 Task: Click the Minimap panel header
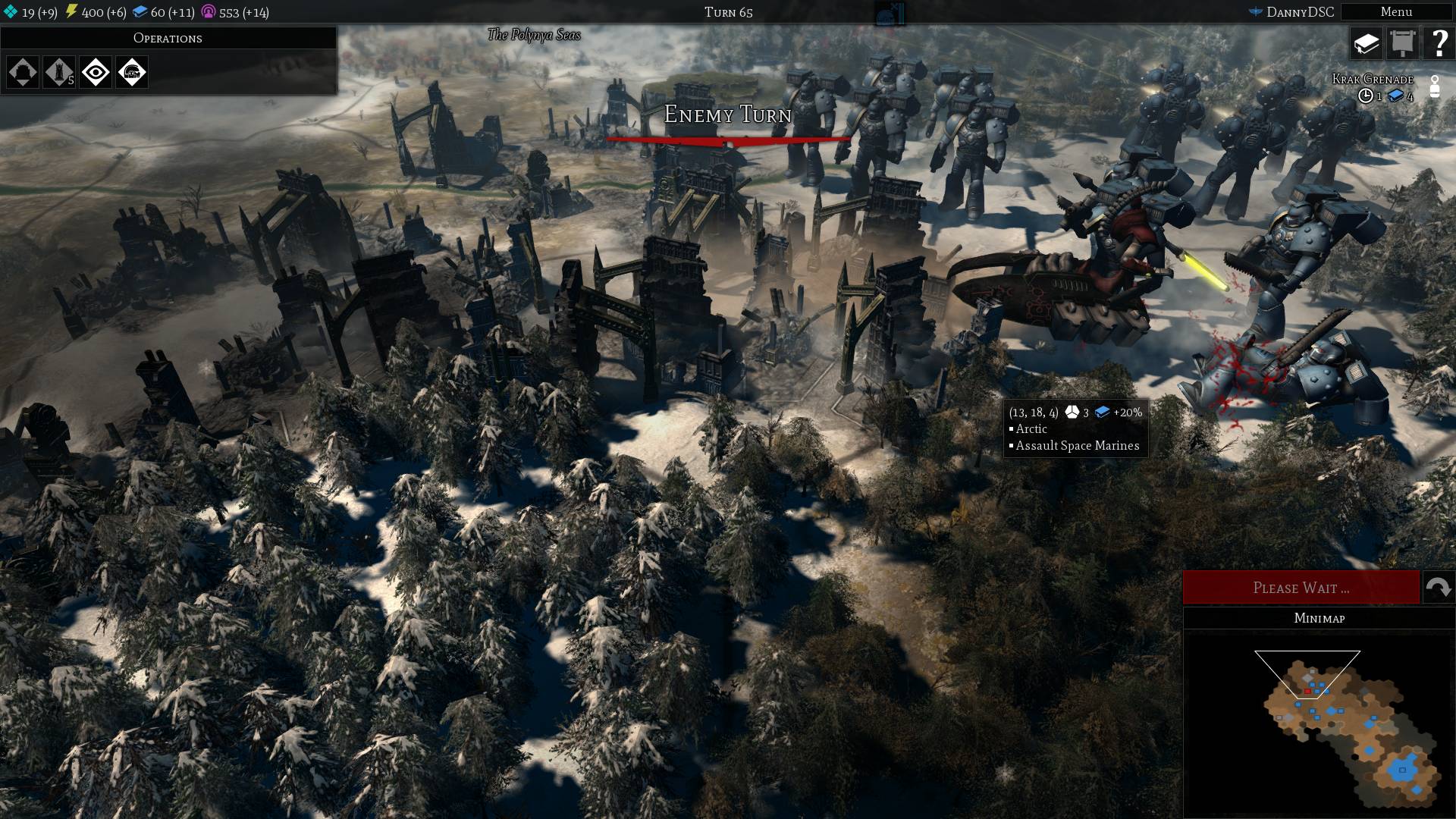click(1319, 618)
